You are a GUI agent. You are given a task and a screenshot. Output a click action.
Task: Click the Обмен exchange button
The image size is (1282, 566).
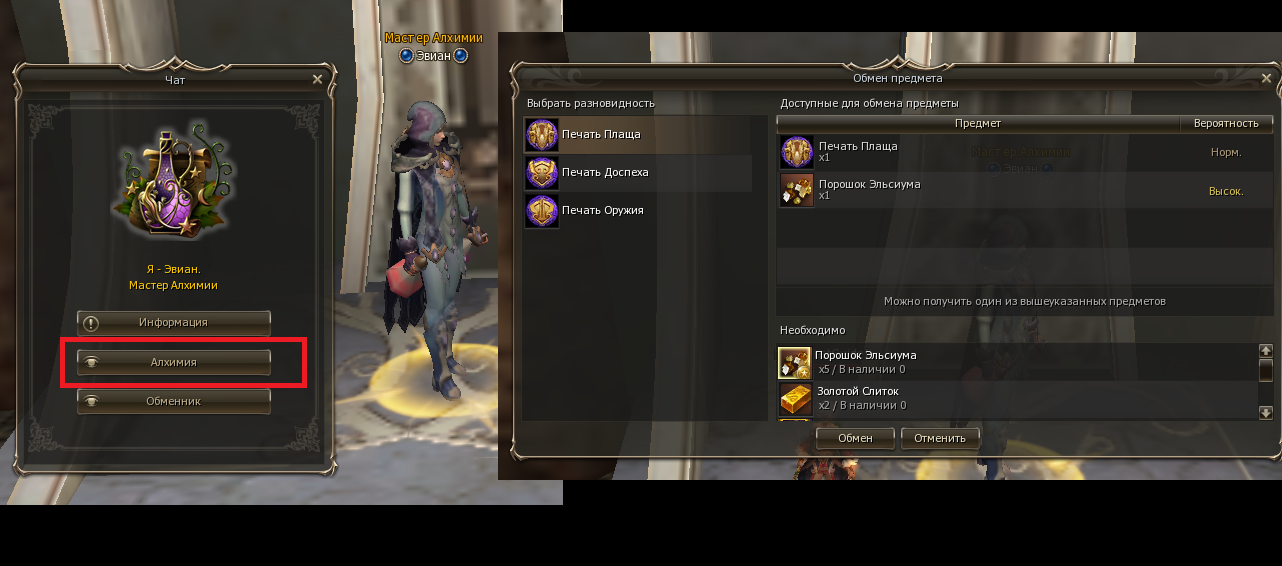[855, 438]
